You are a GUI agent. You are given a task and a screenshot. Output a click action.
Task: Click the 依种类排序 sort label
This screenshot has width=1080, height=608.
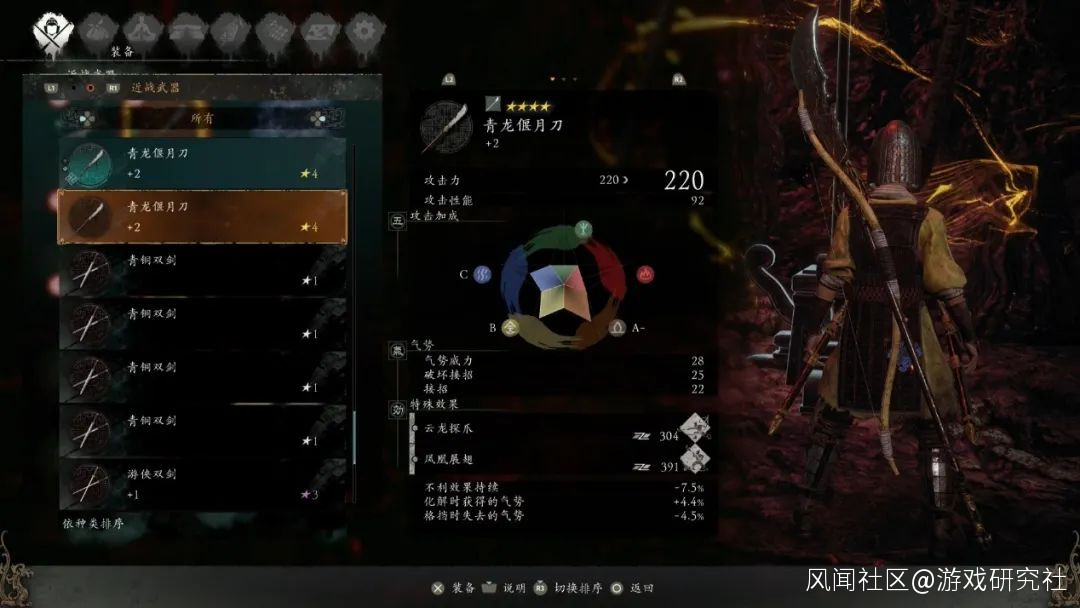click(92, 524)
